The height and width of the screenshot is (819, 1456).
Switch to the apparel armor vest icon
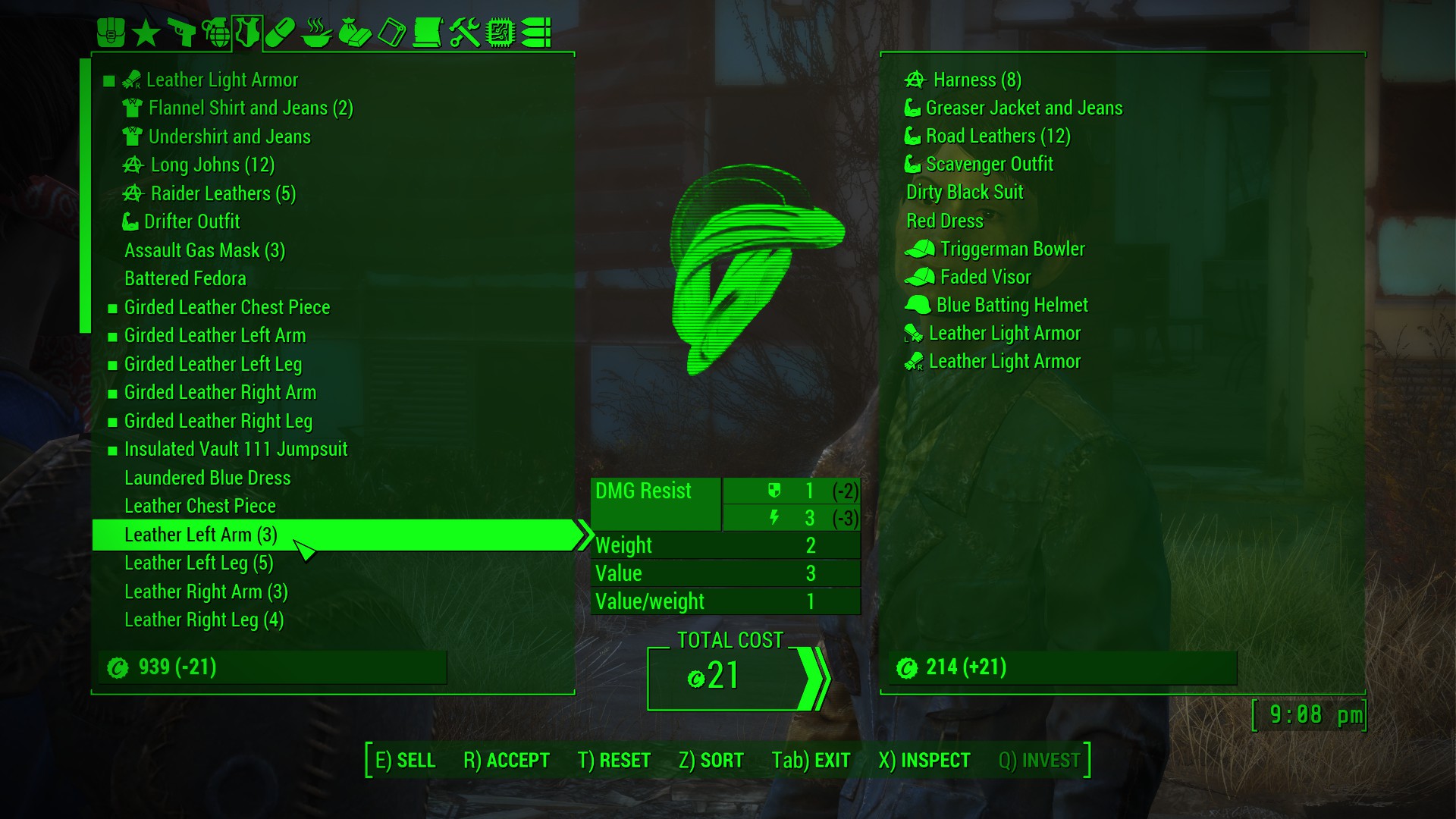pyautogui.click(x=244, y=33)
